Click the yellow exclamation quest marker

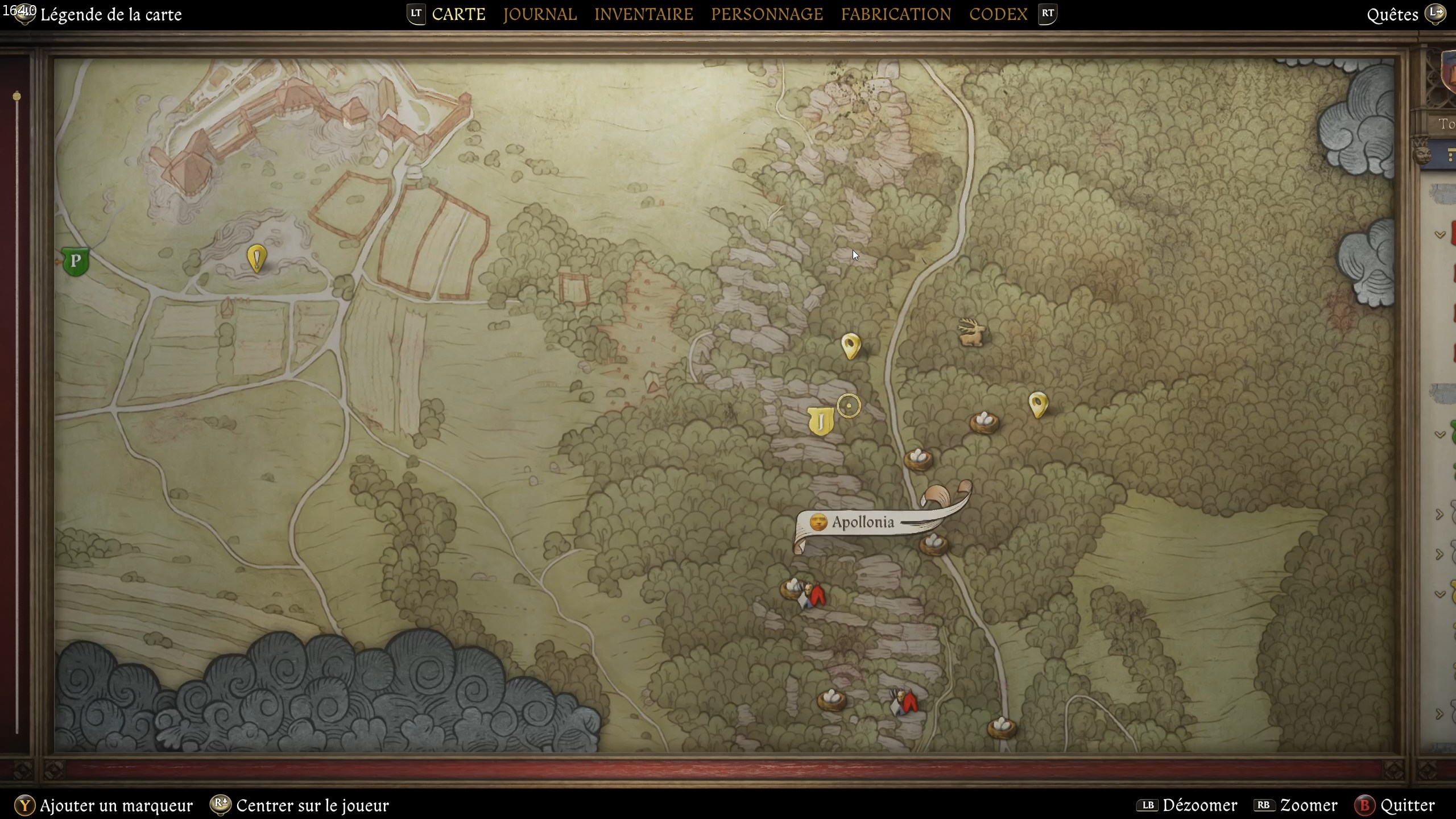point(257,258)
